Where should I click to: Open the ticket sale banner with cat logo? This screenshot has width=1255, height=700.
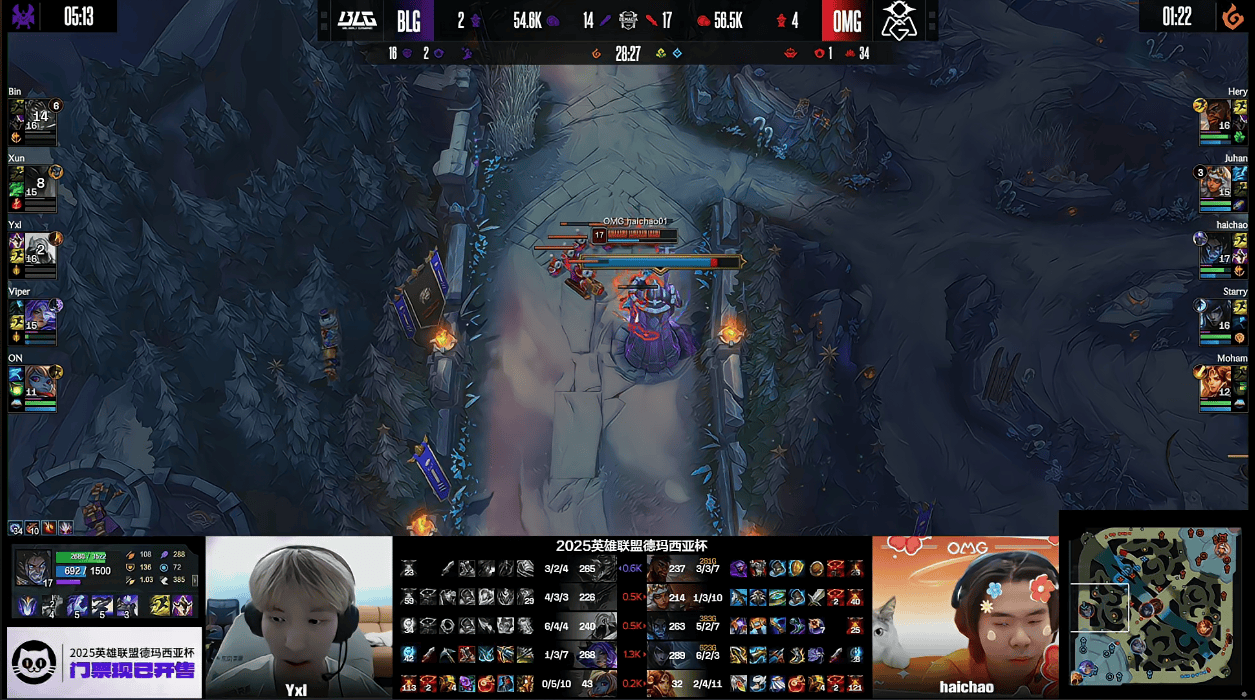click(104, 661)
